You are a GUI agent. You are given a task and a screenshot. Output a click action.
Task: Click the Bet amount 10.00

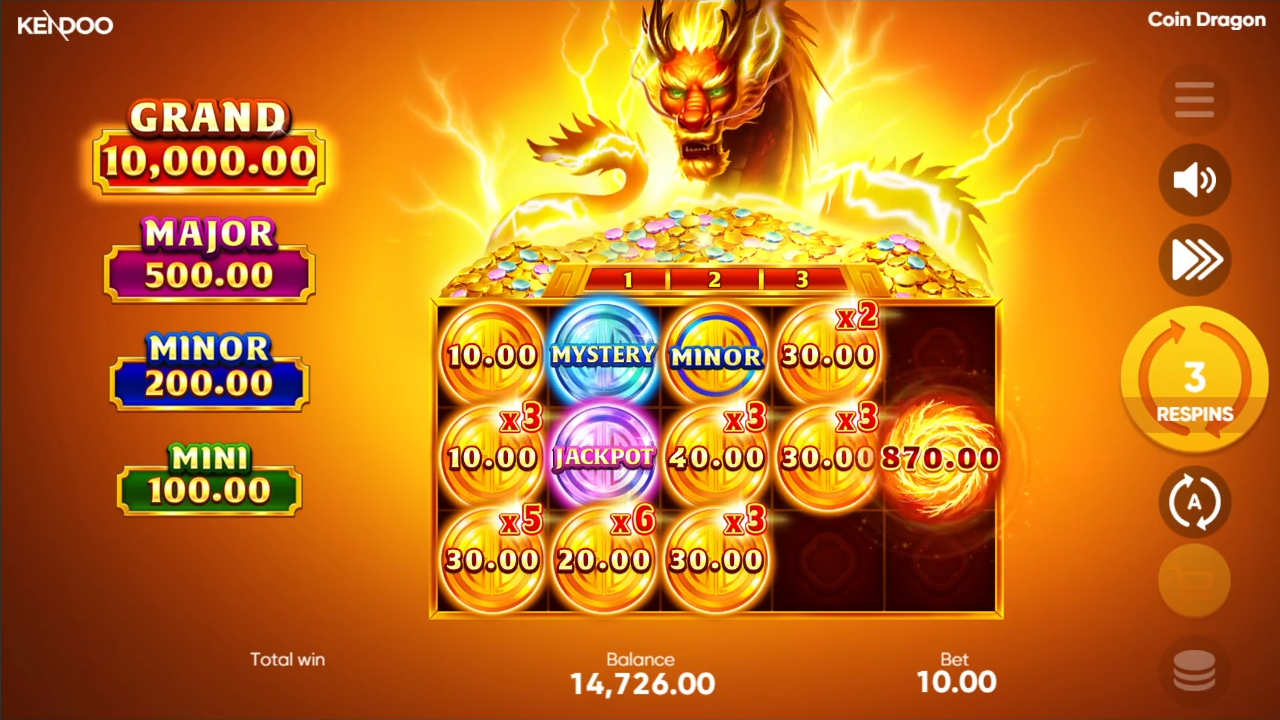coord(956,681)
